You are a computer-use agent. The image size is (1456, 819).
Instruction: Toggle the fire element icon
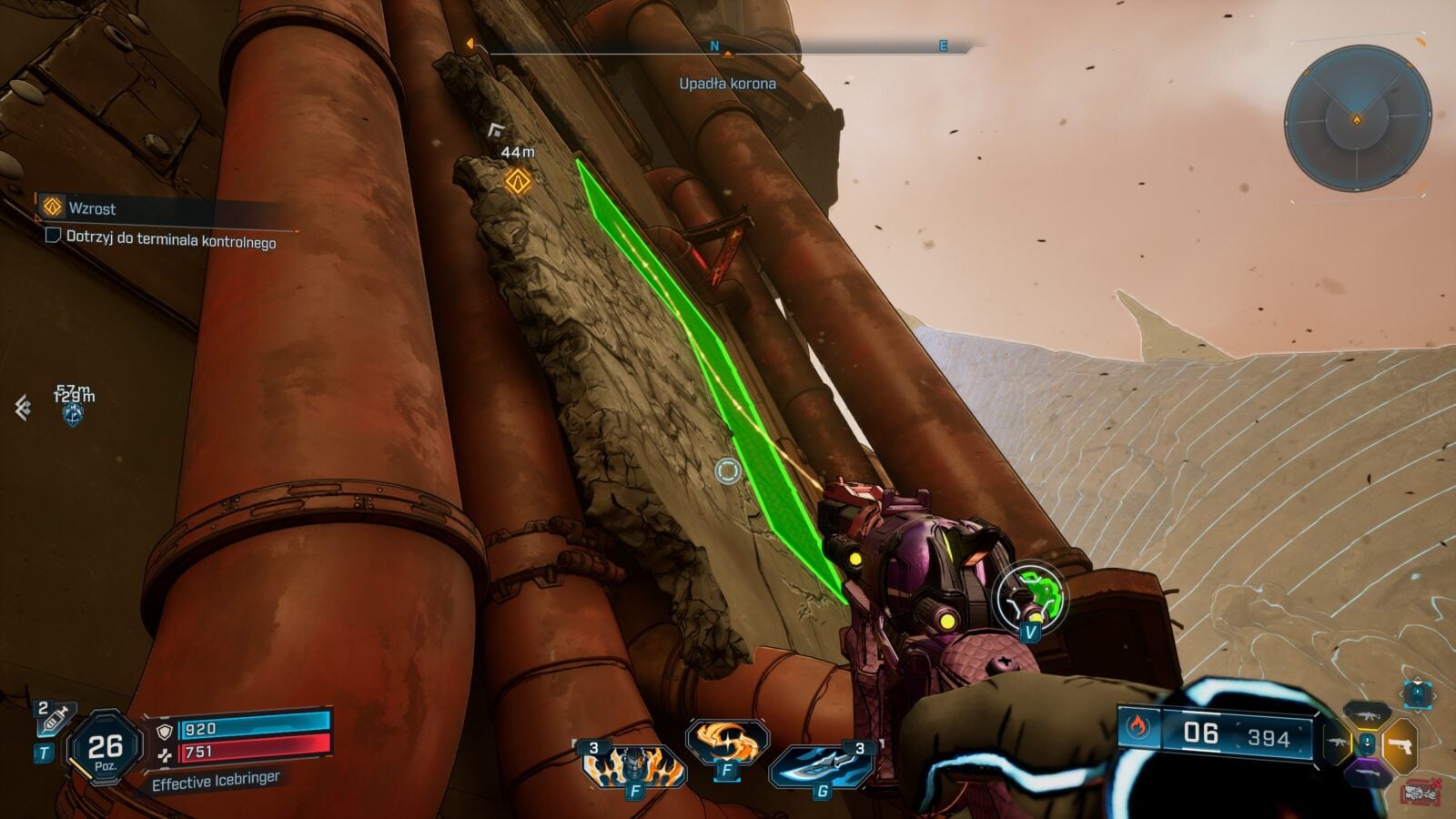pos(1138,727)
